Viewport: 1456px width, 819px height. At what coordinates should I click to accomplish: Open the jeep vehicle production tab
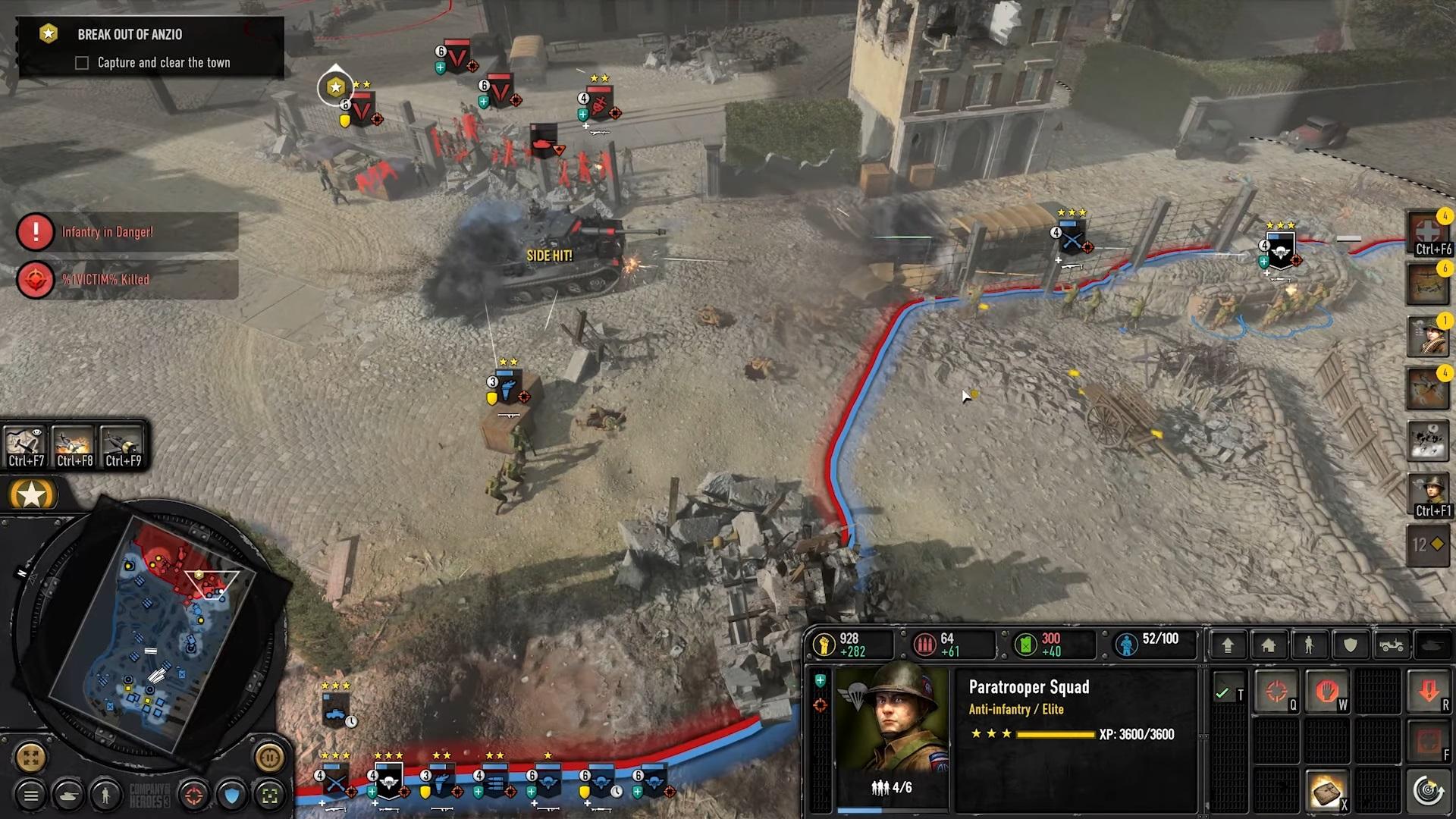coord(1392,645)
